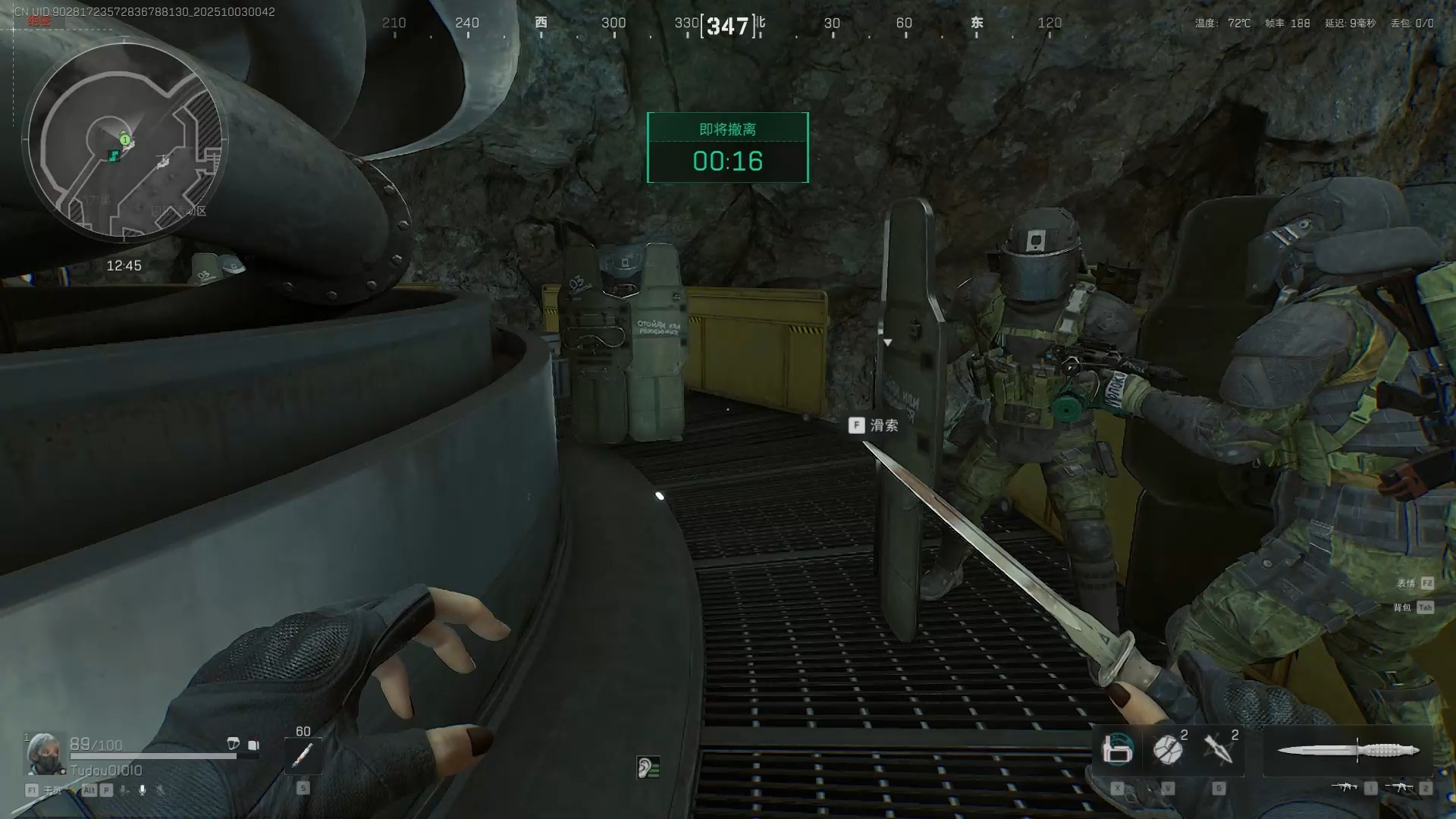The height and width of the screenshot is (819, 1456).
Task: Switch to the second rifle icon
Action: click(1400, 787)
